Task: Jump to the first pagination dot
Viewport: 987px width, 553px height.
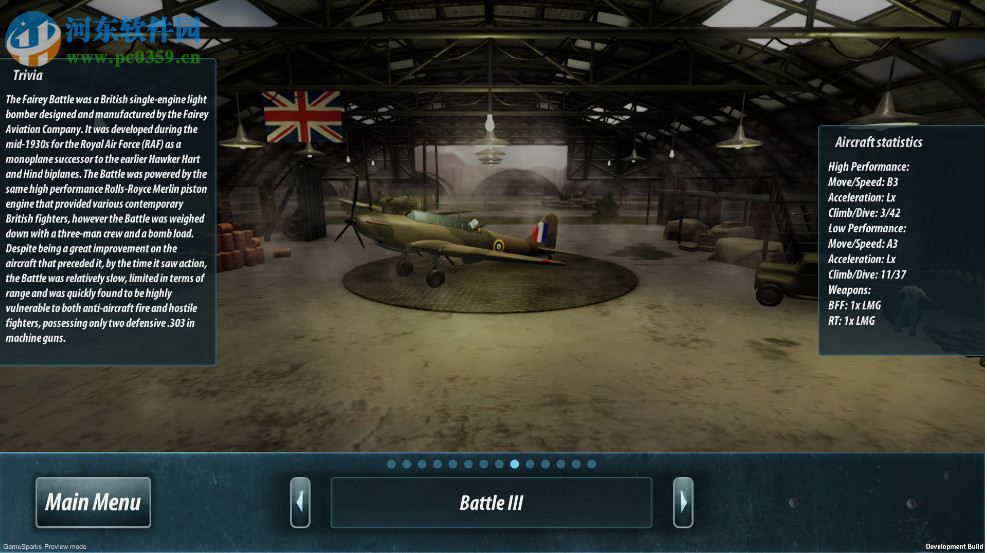Action: click(391, 464)
